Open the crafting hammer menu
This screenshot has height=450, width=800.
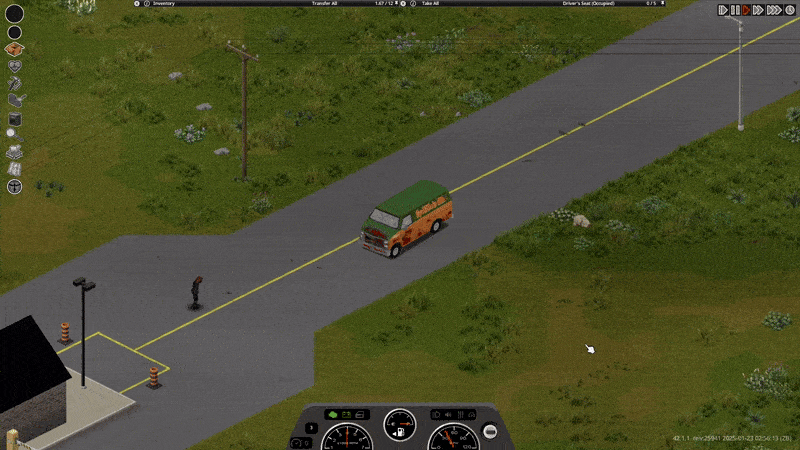point(15,83)
